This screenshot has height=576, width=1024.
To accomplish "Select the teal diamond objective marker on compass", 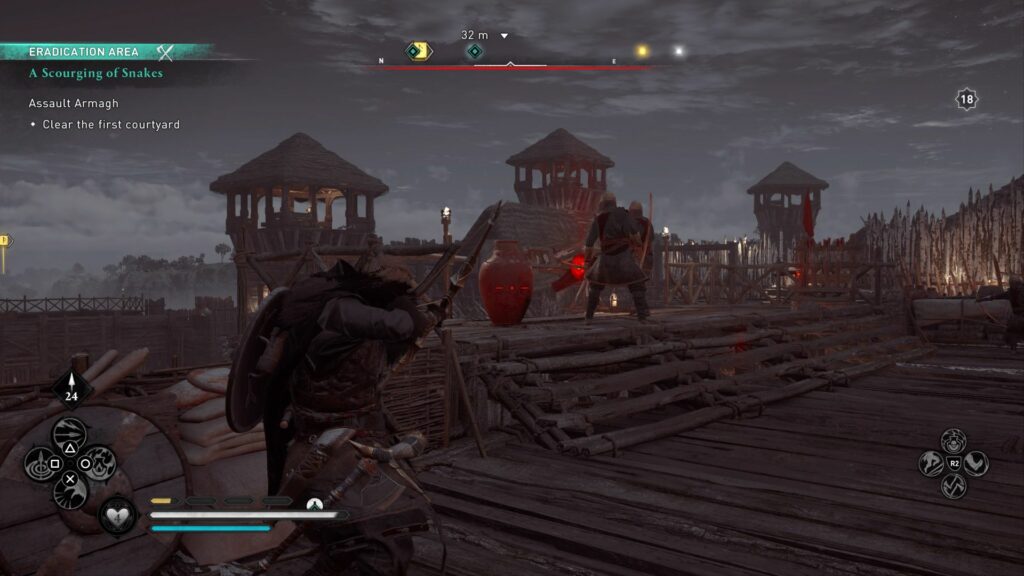I will click(475, 51).
